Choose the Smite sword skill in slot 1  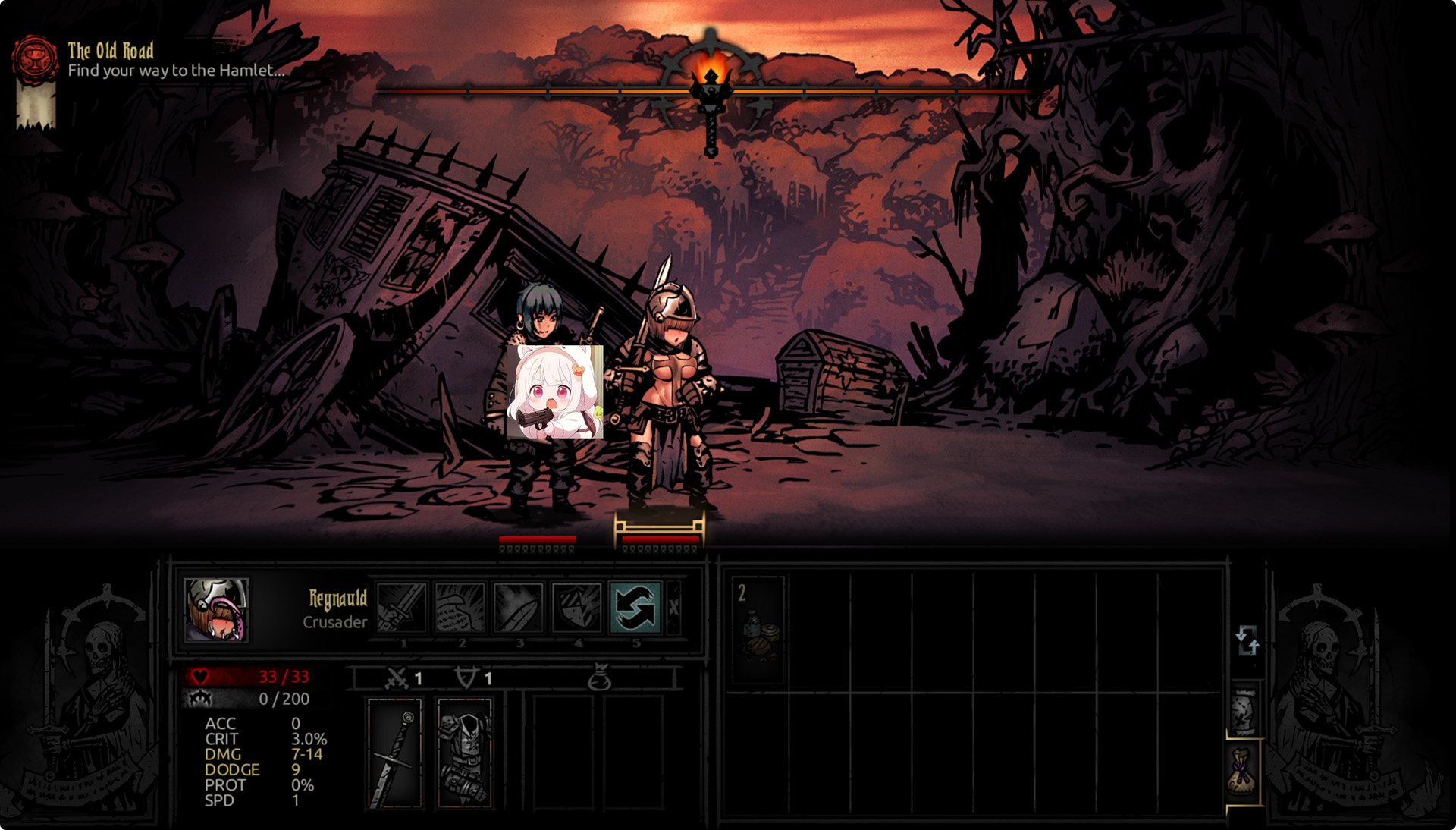coord(402,608)
